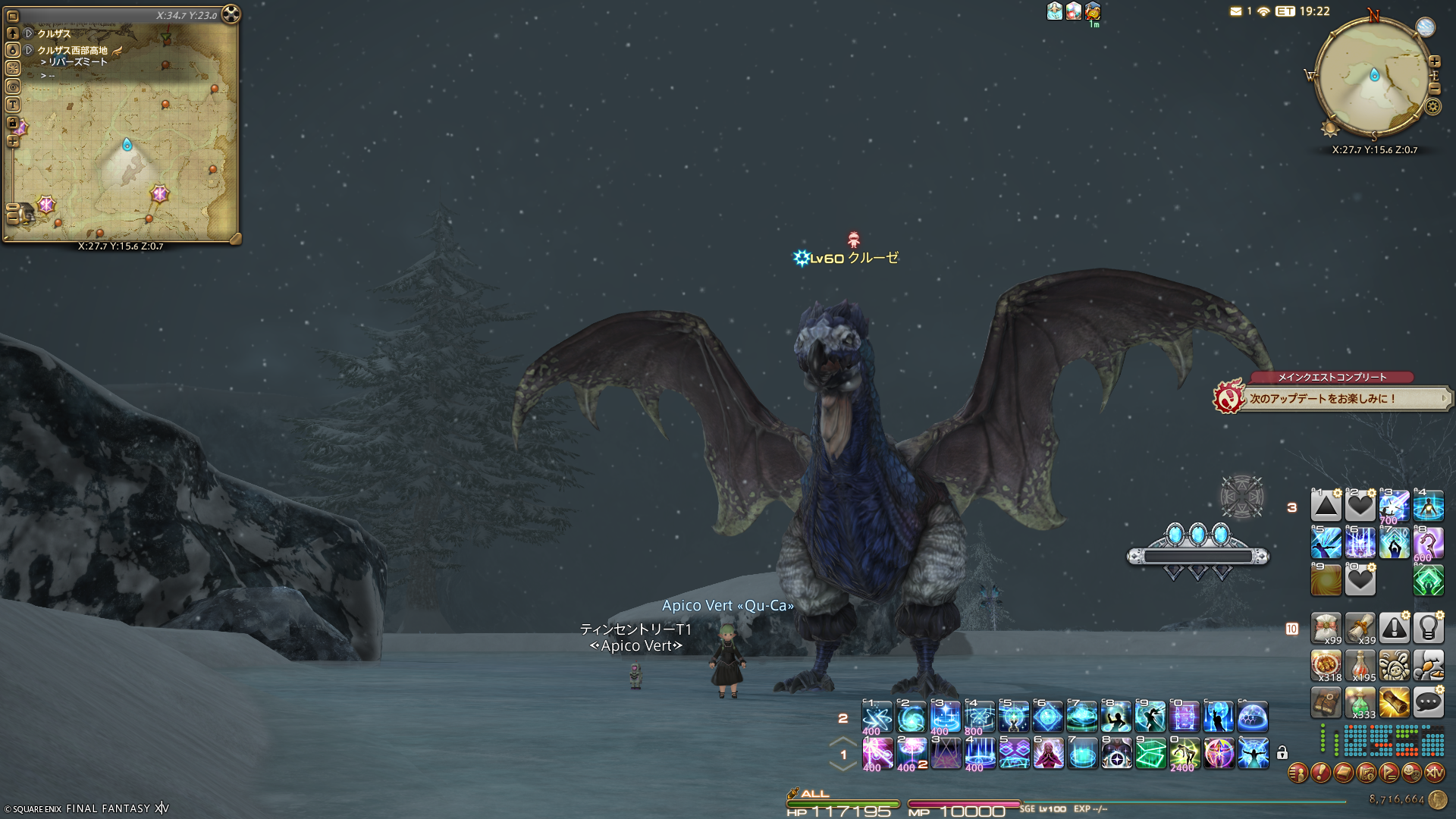Zoom in with the map's plus button
Screen dimensions: 1456x819
[13, 141]
